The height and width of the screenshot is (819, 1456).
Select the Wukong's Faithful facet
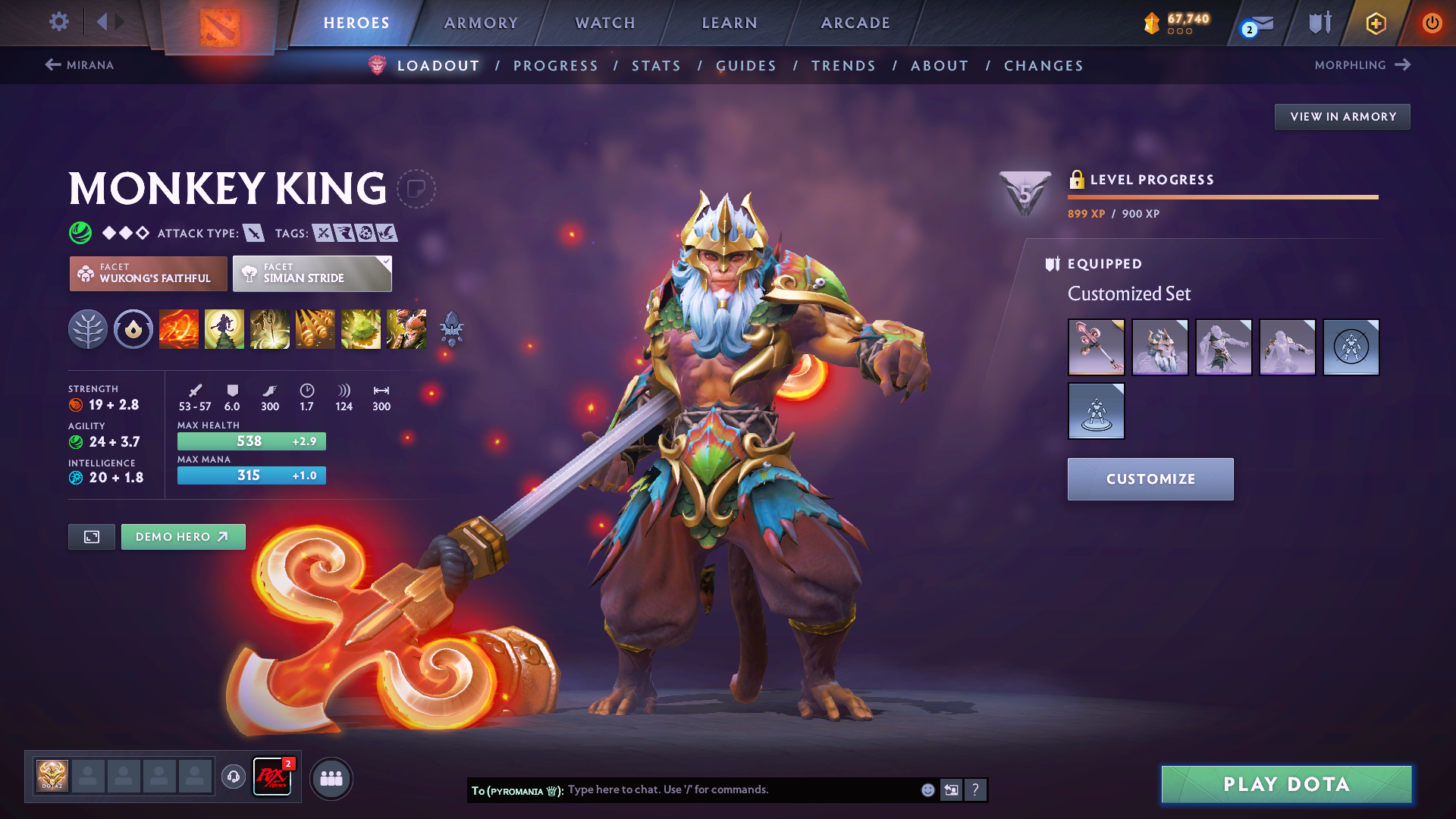pyautogui.click(x=149, y=274)
